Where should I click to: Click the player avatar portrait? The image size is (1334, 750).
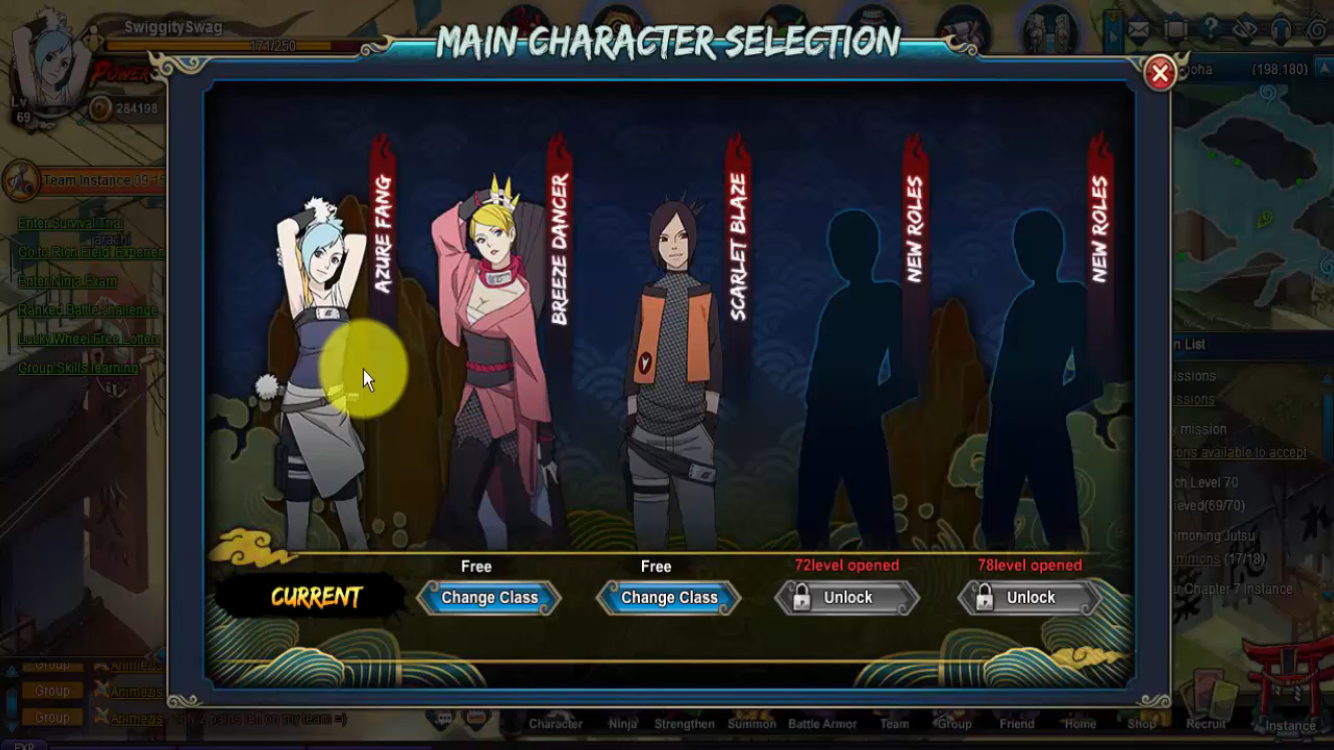click(x=50, y=60)
